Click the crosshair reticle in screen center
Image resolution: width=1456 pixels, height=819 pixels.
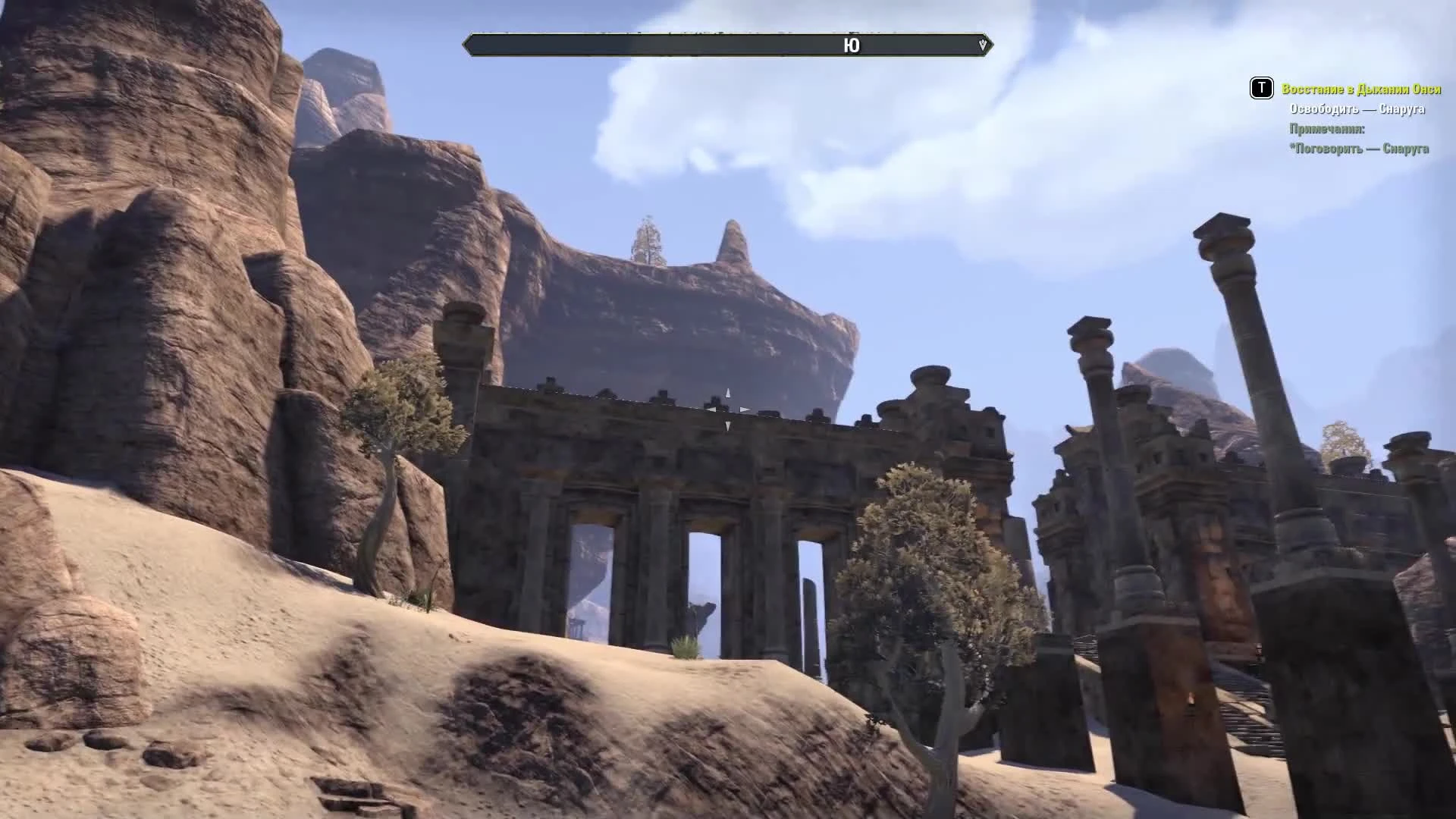coord(729,409)
